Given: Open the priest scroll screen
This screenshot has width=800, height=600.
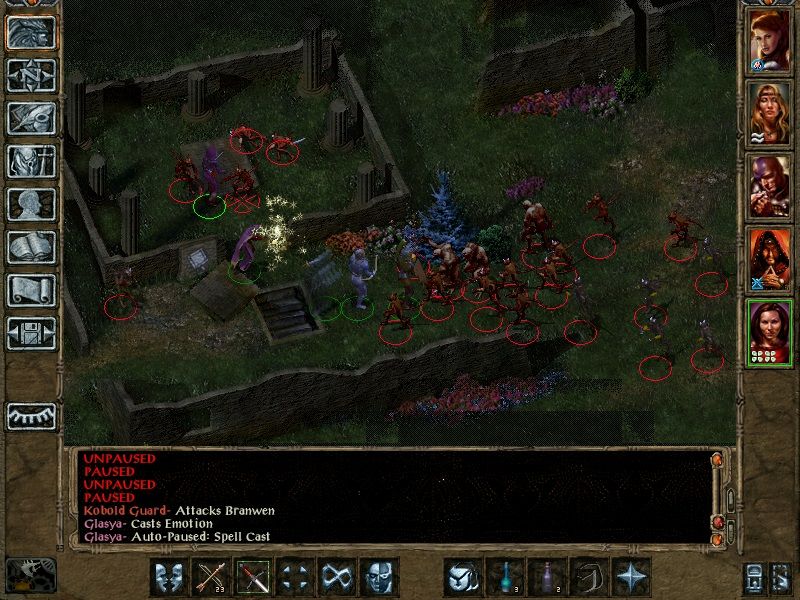Looking at the screenshot, I should pos(31,290).
